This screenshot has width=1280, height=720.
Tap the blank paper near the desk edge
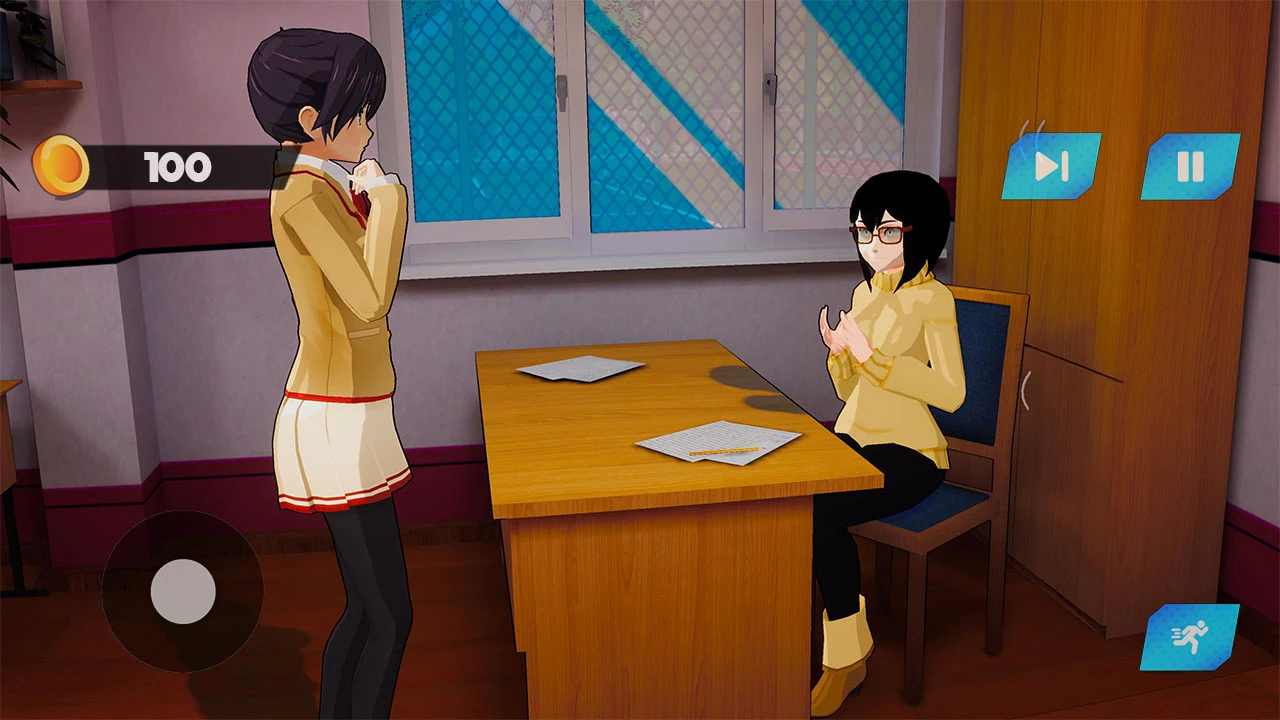point(578,370)
